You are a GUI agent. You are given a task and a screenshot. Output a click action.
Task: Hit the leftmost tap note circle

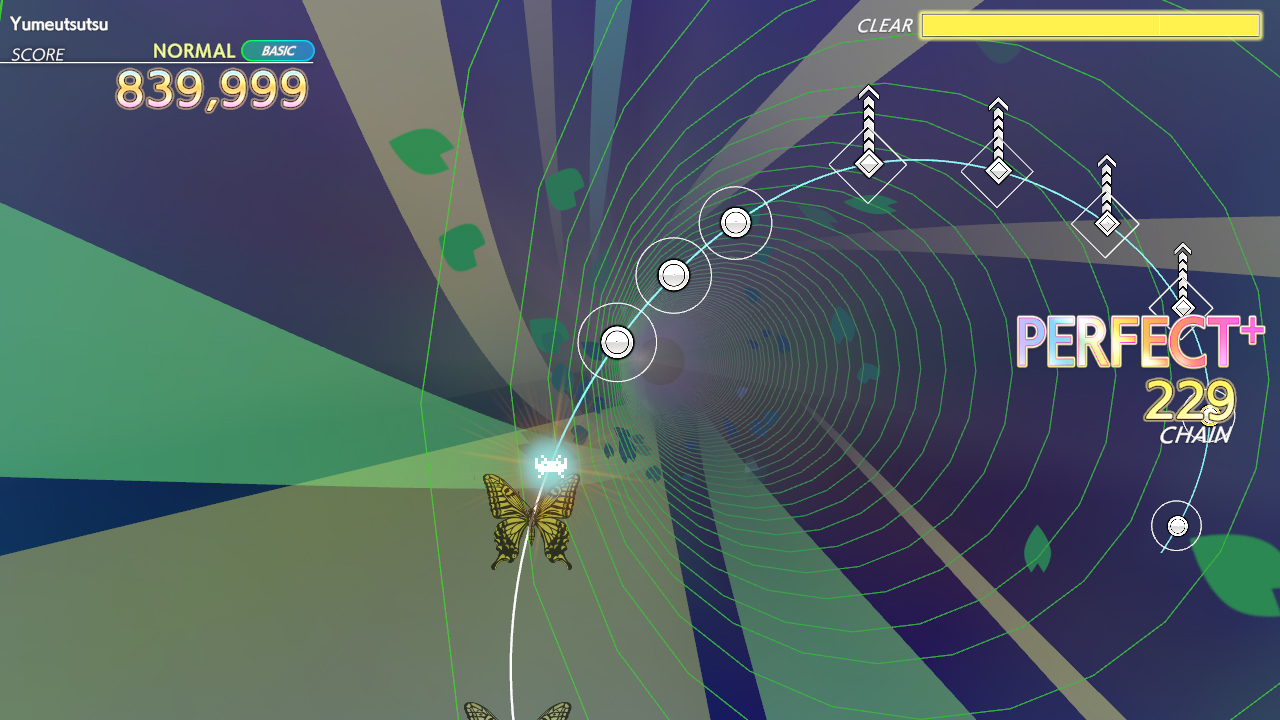tap(618, 342)
